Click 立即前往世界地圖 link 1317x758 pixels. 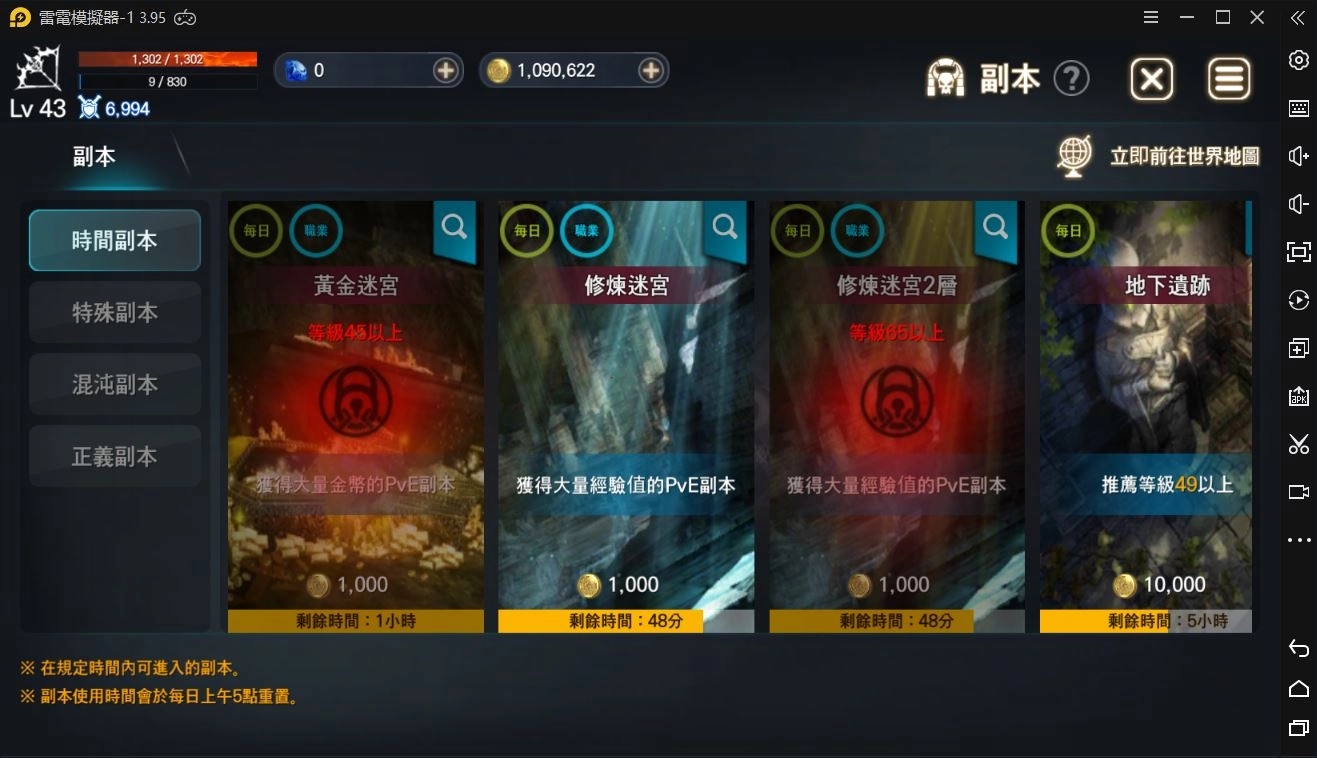coord(1185,156)
